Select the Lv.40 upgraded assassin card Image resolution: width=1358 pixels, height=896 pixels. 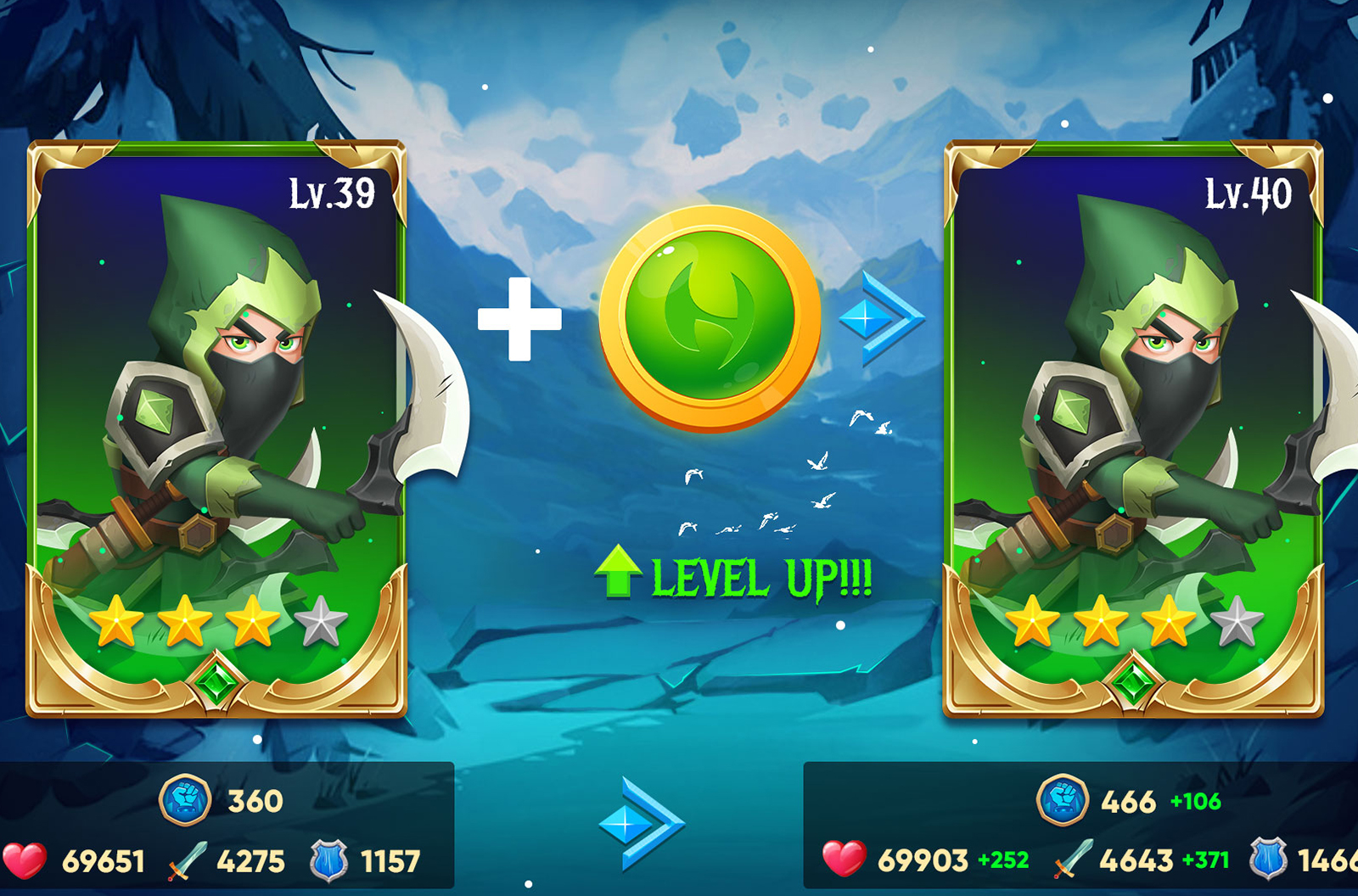(1133, 428)
